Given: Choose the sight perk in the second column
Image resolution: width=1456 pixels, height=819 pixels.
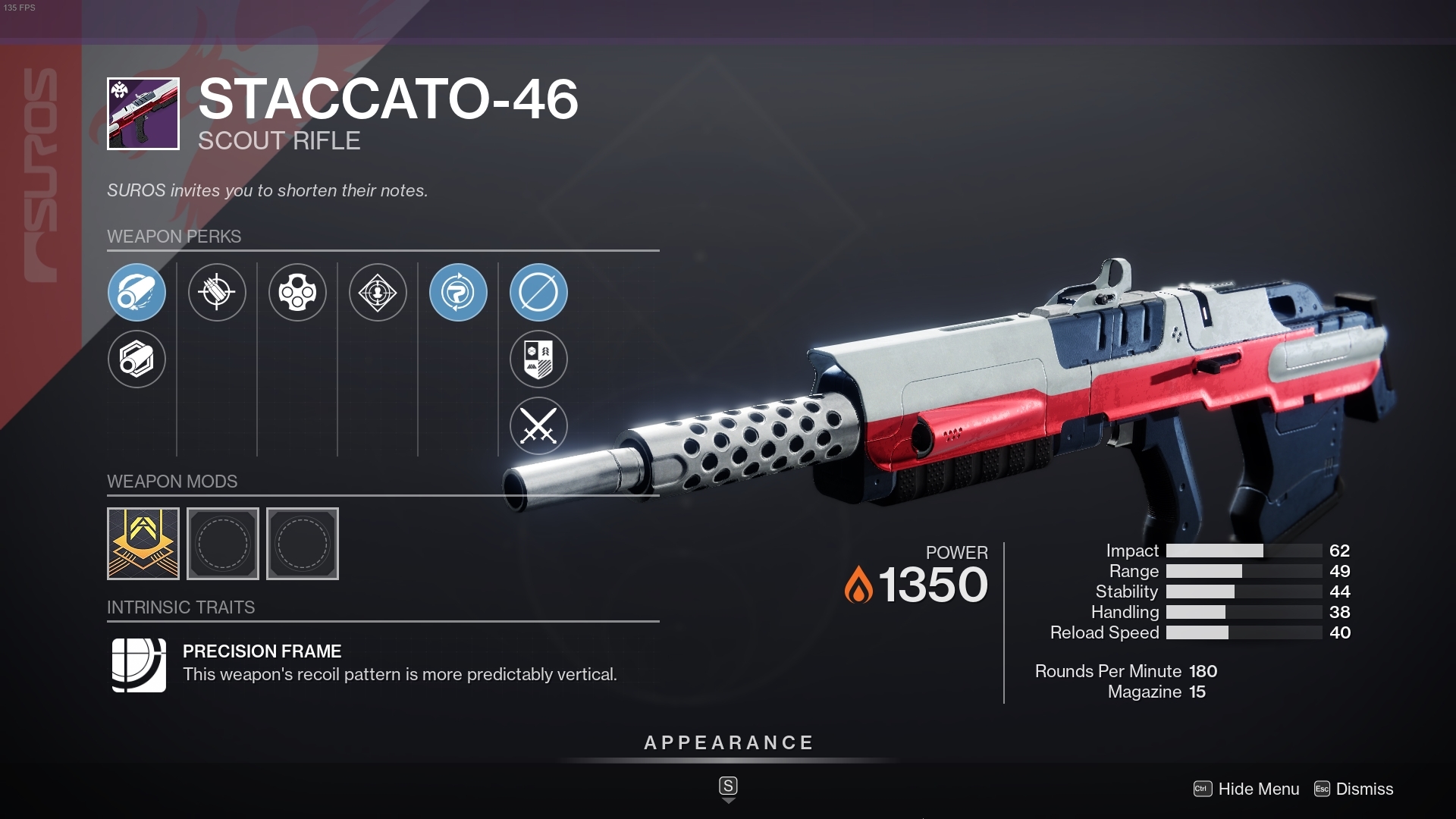Looking at the screenshot, I should tap(218, 293).
